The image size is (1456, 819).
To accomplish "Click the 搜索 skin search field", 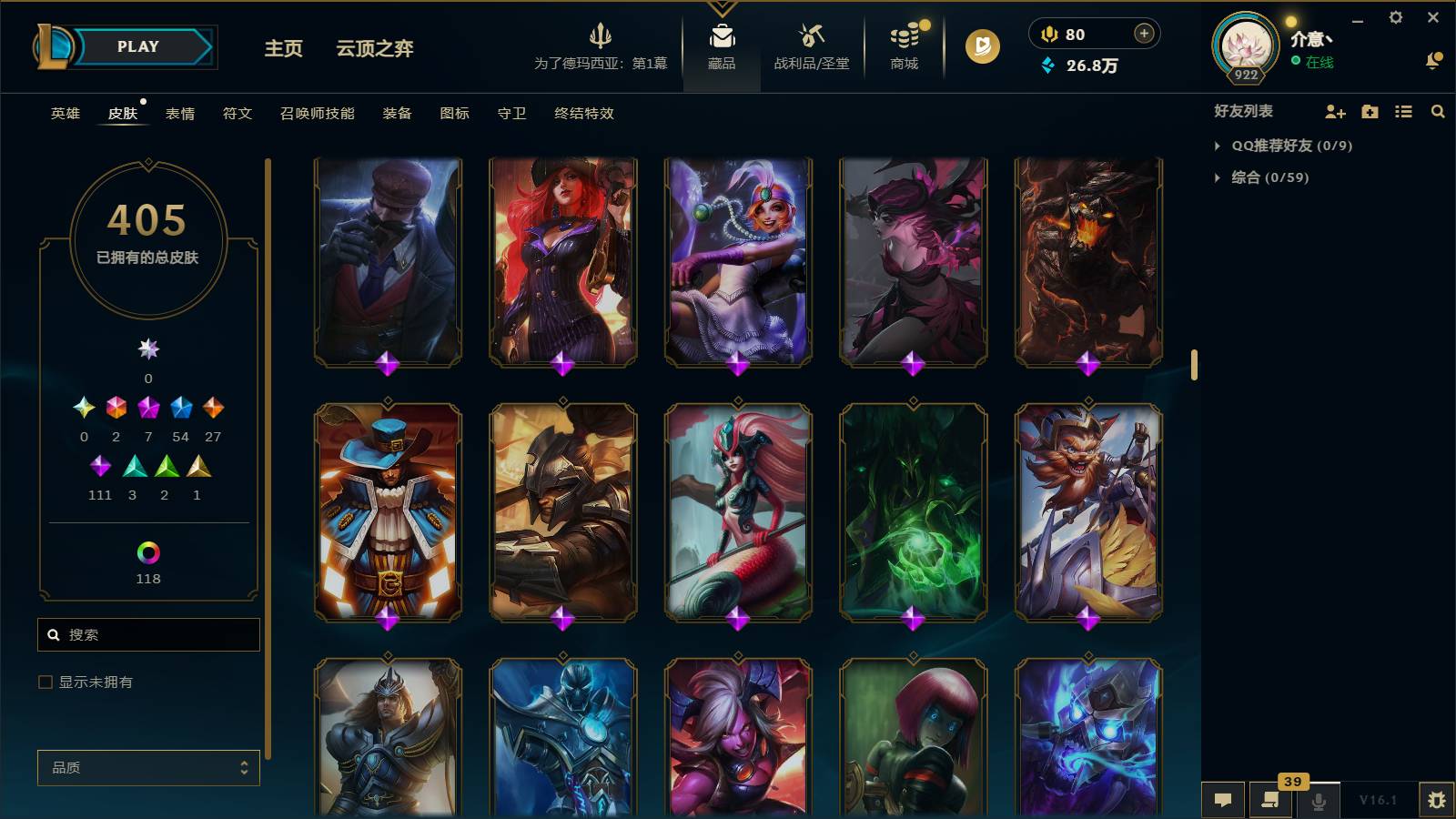I will click(x=148, y=634).
